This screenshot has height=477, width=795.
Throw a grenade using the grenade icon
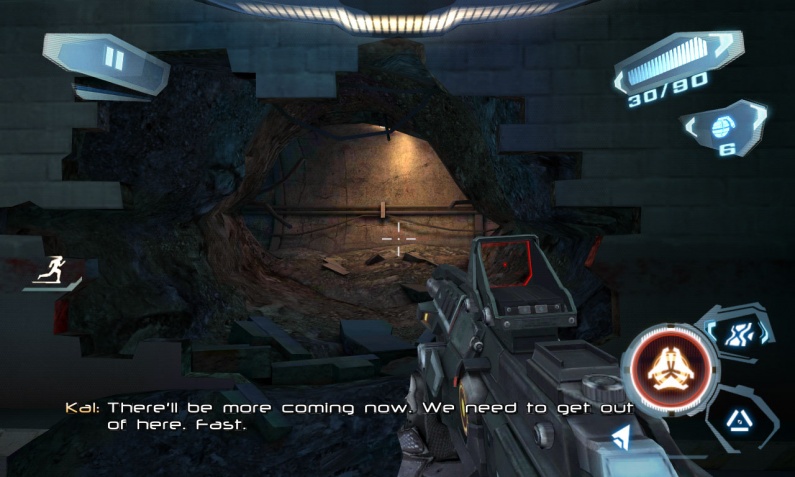click(724, 127)
